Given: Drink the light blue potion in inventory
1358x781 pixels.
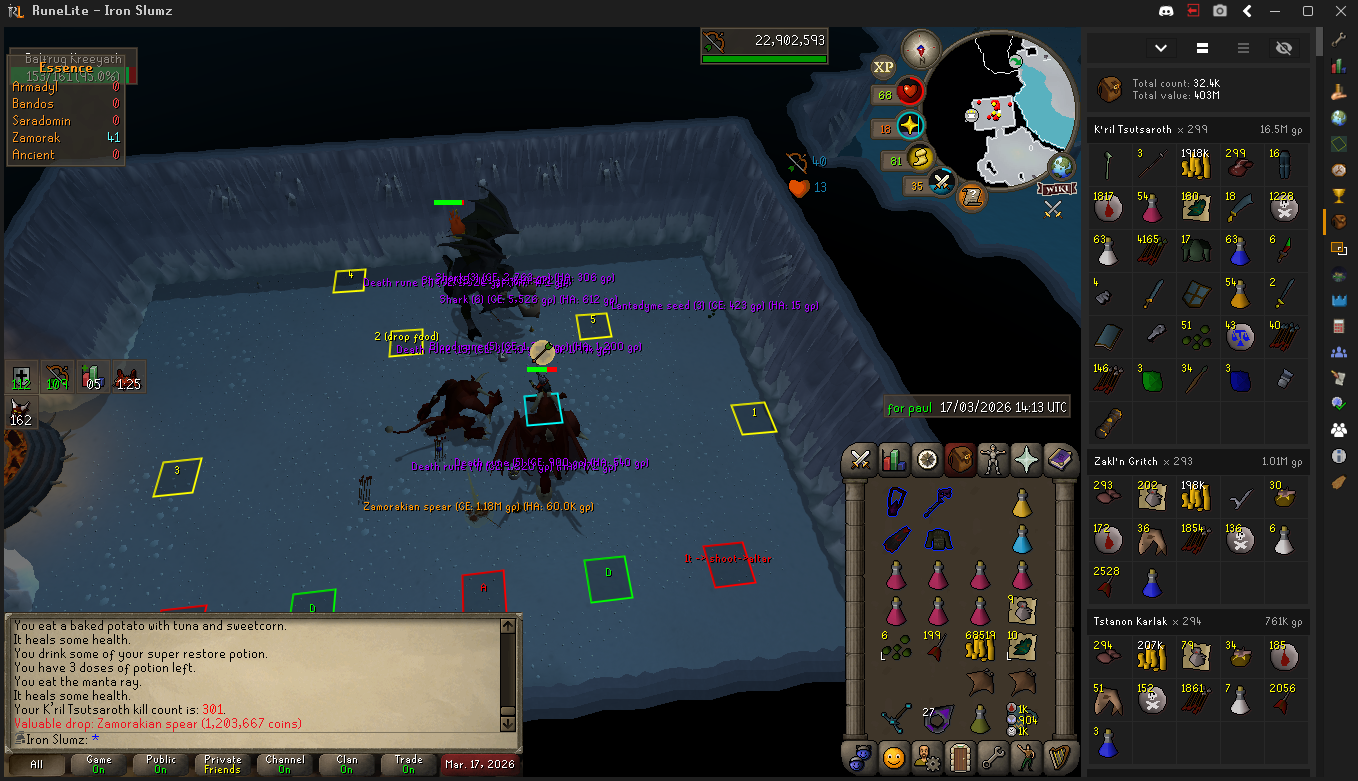Looking at the screenshot, I should pos(1021,540).
